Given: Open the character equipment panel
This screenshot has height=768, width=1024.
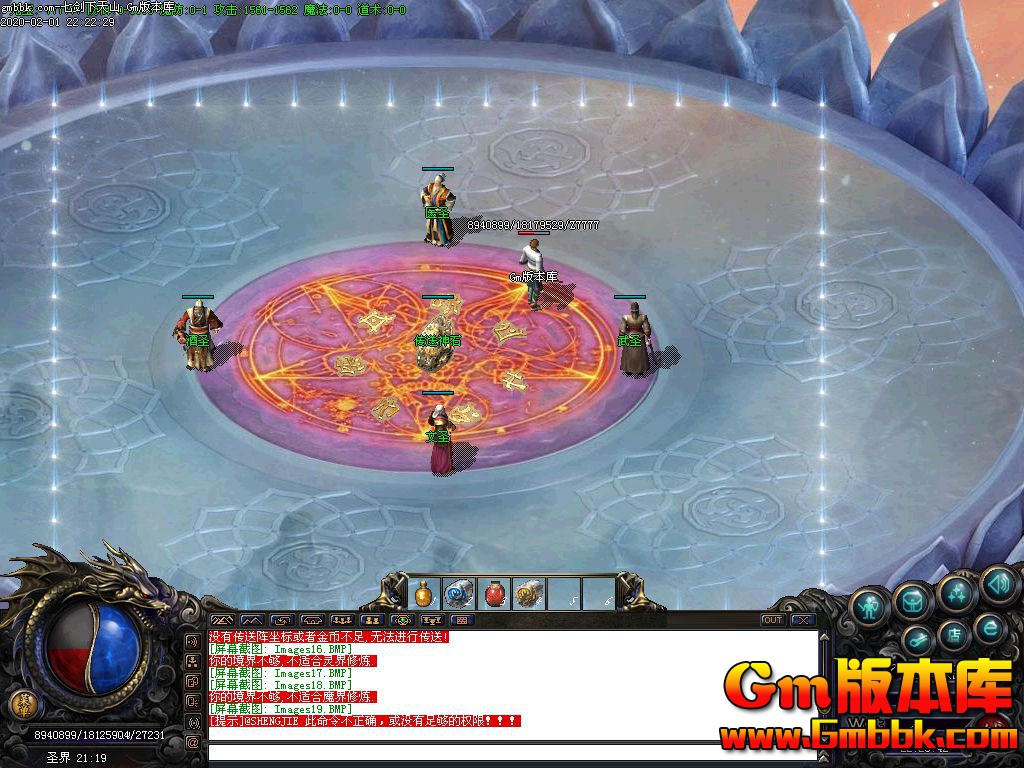Looking at the screenshot, I should coord(870,606).
